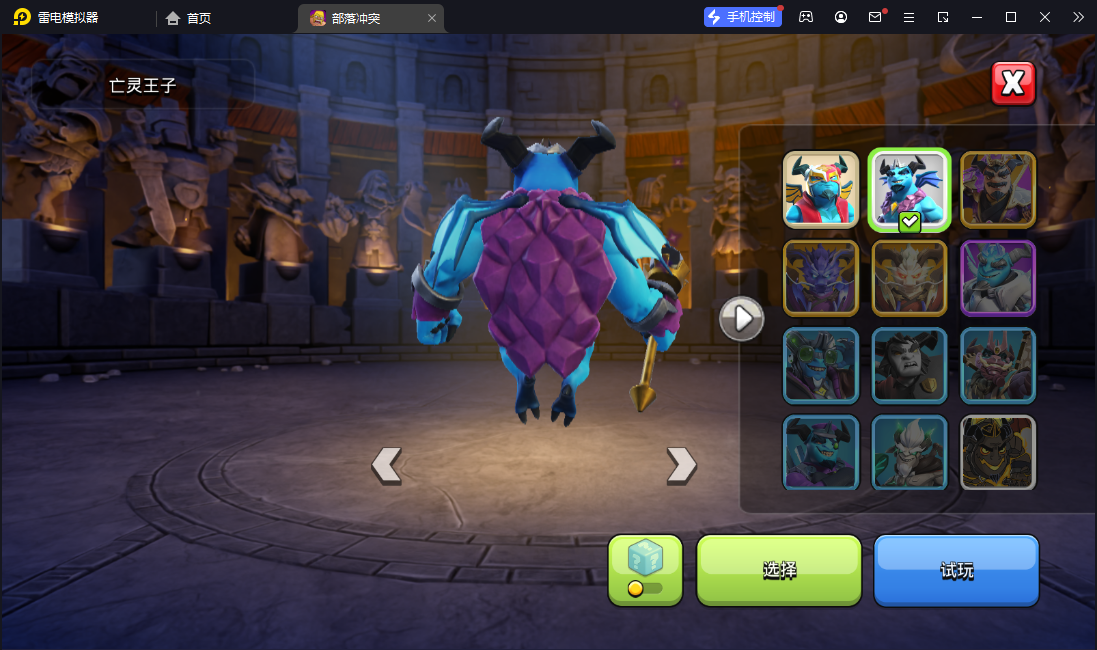Select the purple-framed winged-helmet skin
This screenshot has height=650, width=1097.
[998, 278]
